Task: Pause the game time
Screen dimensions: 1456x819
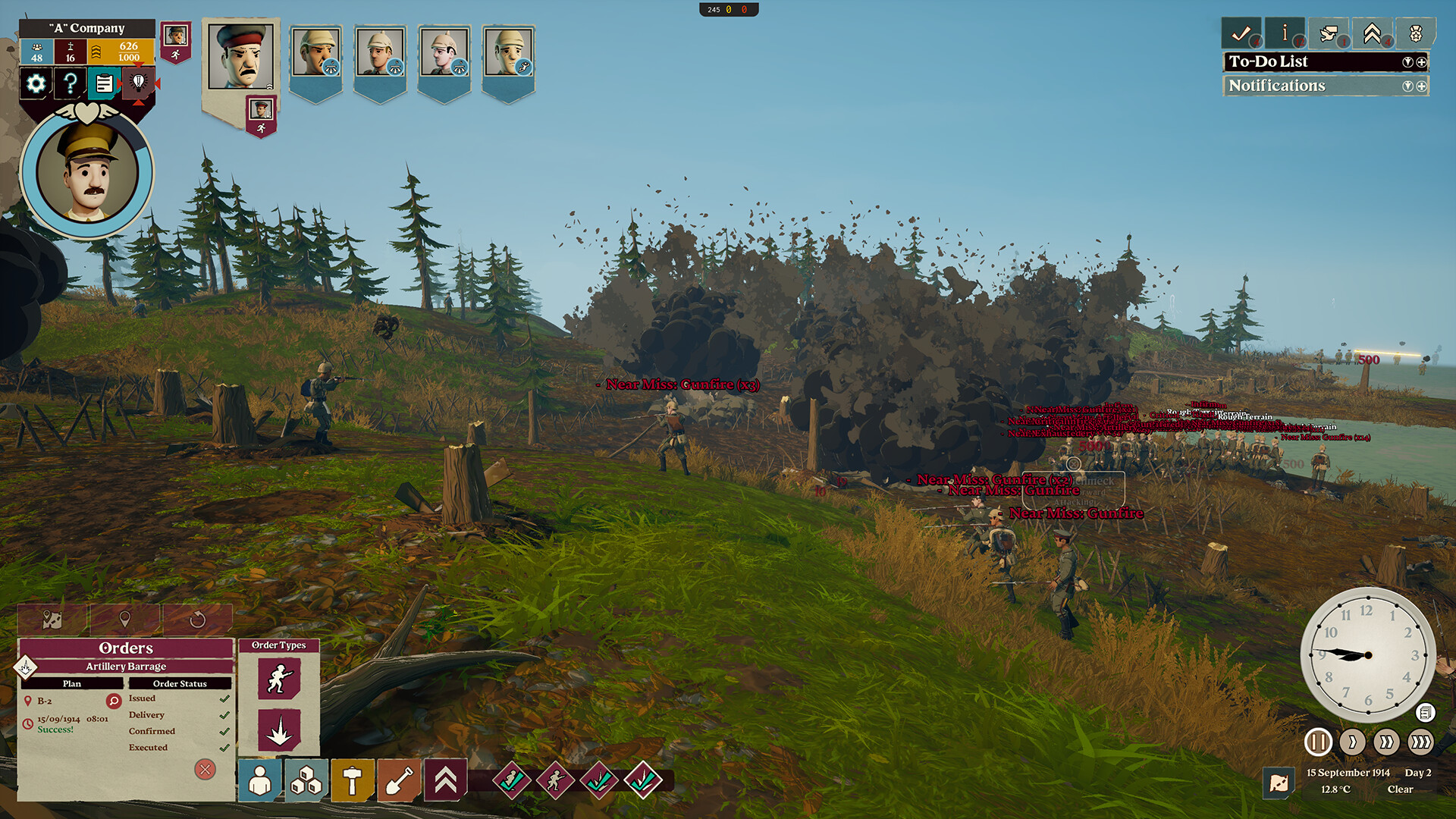Action: (1318, 742)
